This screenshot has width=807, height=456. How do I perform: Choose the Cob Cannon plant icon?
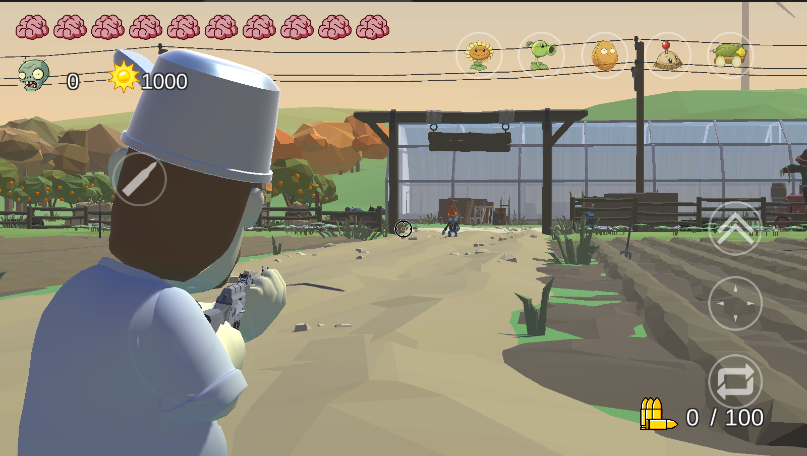point(730,54)
